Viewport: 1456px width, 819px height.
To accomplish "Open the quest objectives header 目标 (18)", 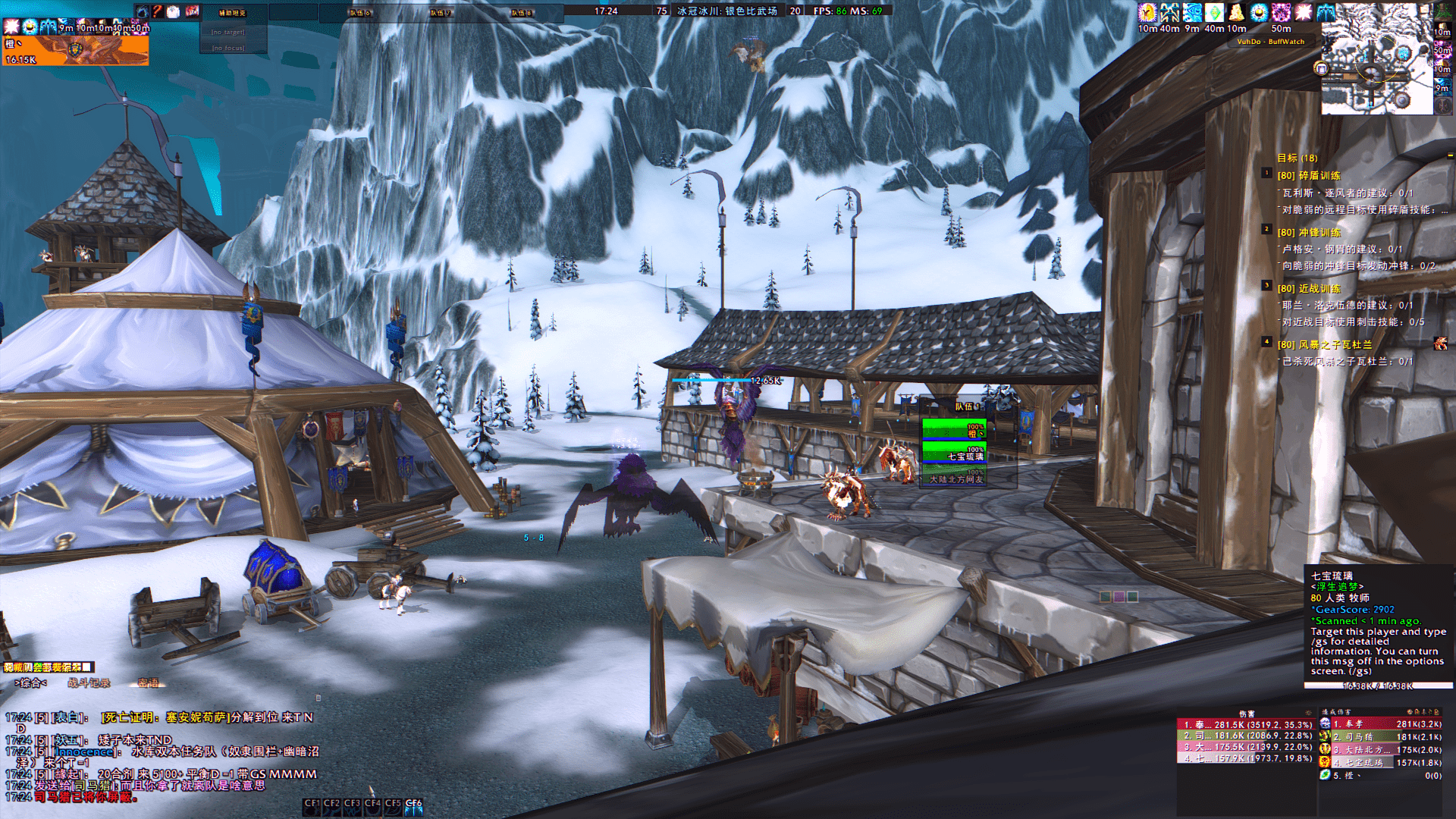I will click(x=1297, y=158).
